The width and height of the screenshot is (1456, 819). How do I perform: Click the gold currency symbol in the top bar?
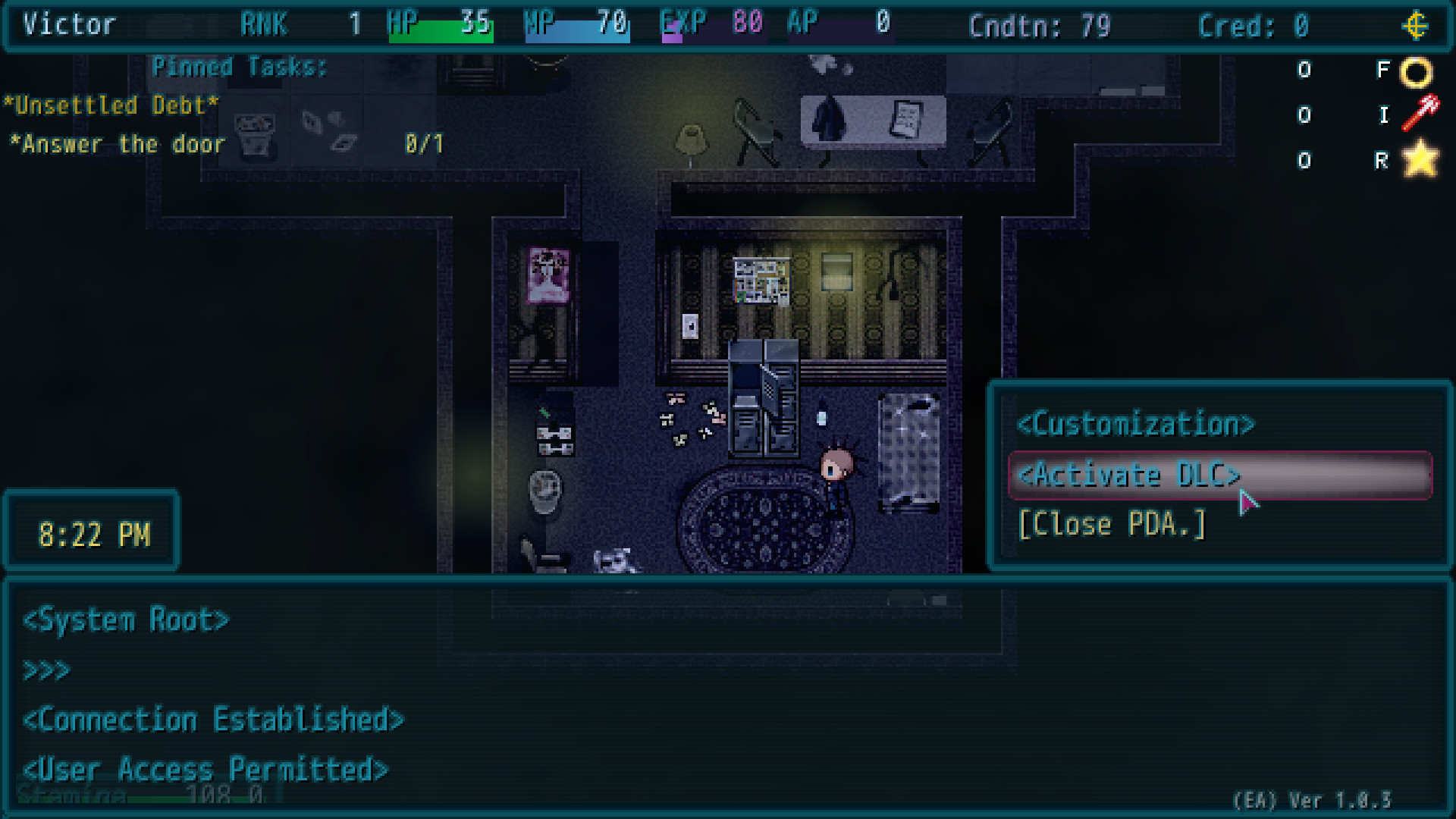point(1417,26)
